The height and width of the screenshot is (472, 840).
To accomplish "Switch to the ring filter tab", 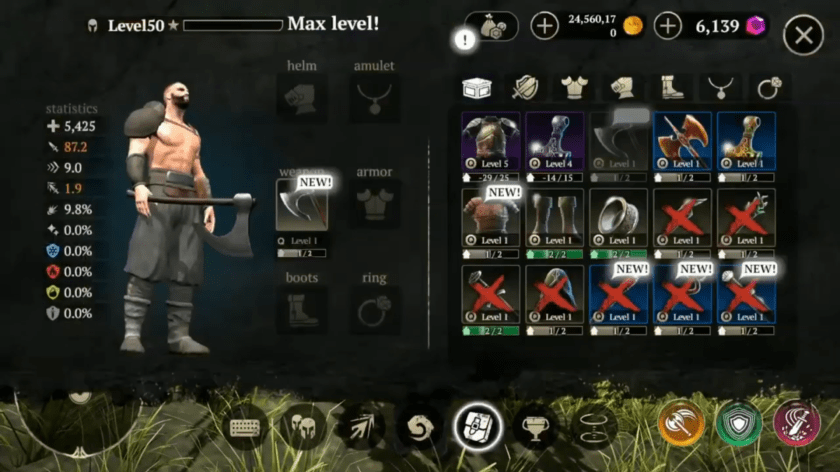I will 768,88.
